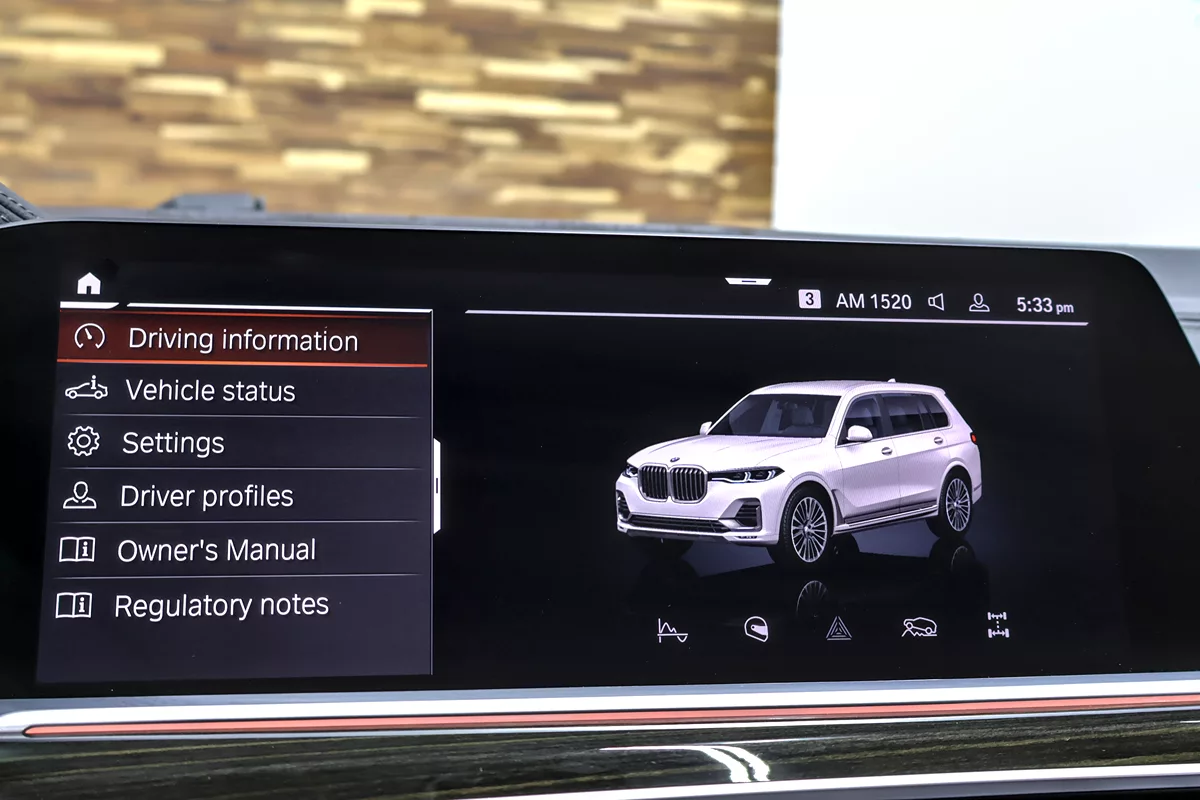Open the Settings menu entry
Screen dimensions: 1200x800
point(173,443)
